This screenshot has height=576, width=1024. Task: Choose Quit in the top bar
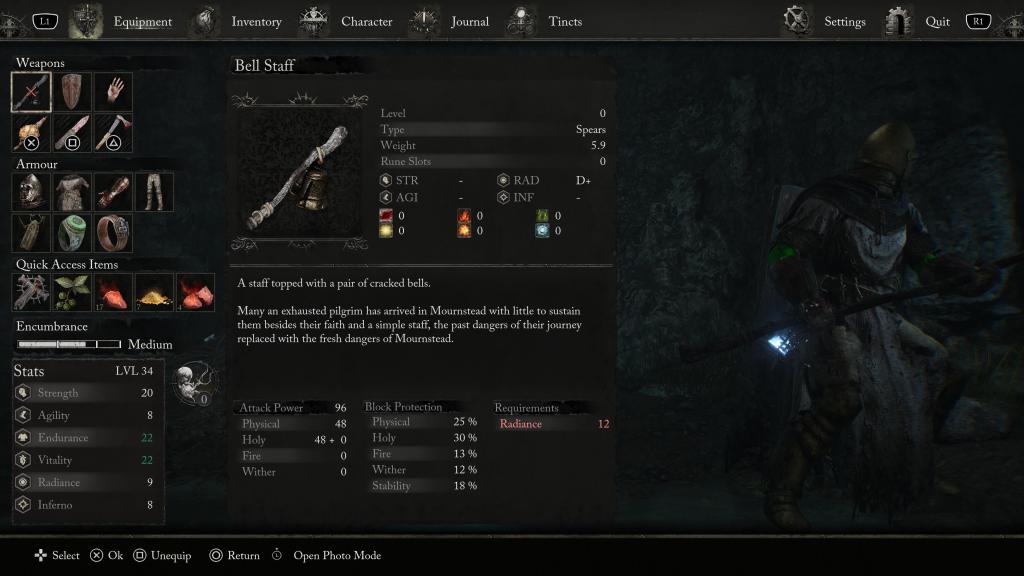click(937, 21)
